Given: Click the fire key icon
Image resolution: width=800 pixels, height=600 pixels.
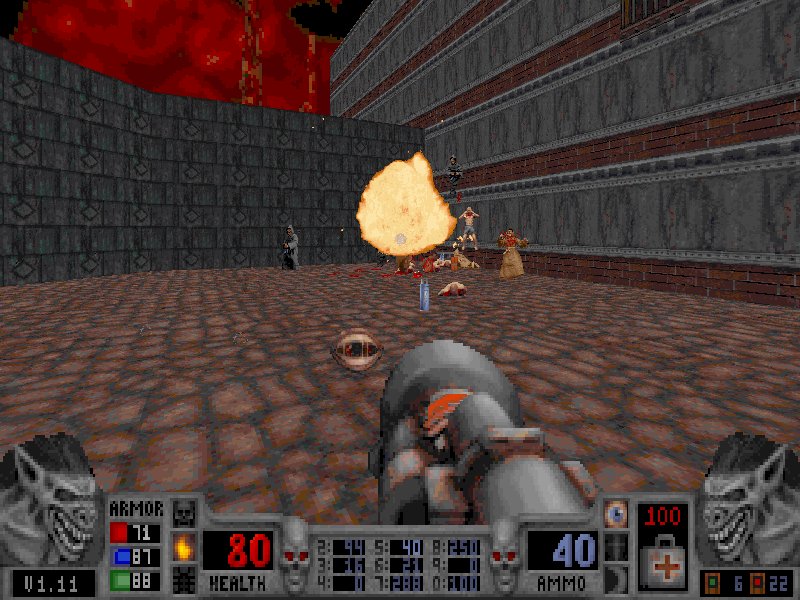Looking at the screenshot, I should click(x=183, y=547).
